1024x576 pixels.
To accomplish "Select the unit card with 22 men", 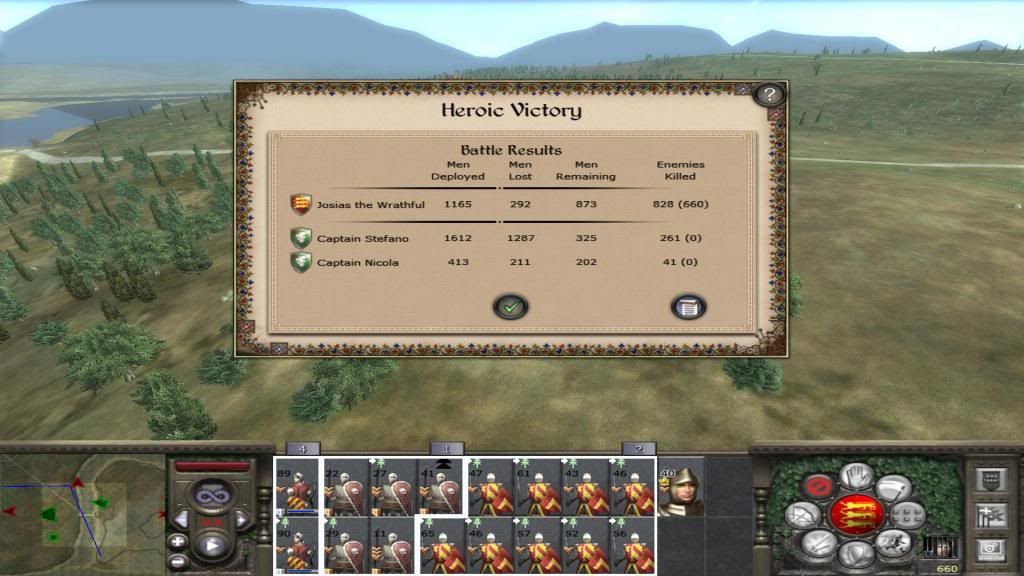I will point(344,487).
